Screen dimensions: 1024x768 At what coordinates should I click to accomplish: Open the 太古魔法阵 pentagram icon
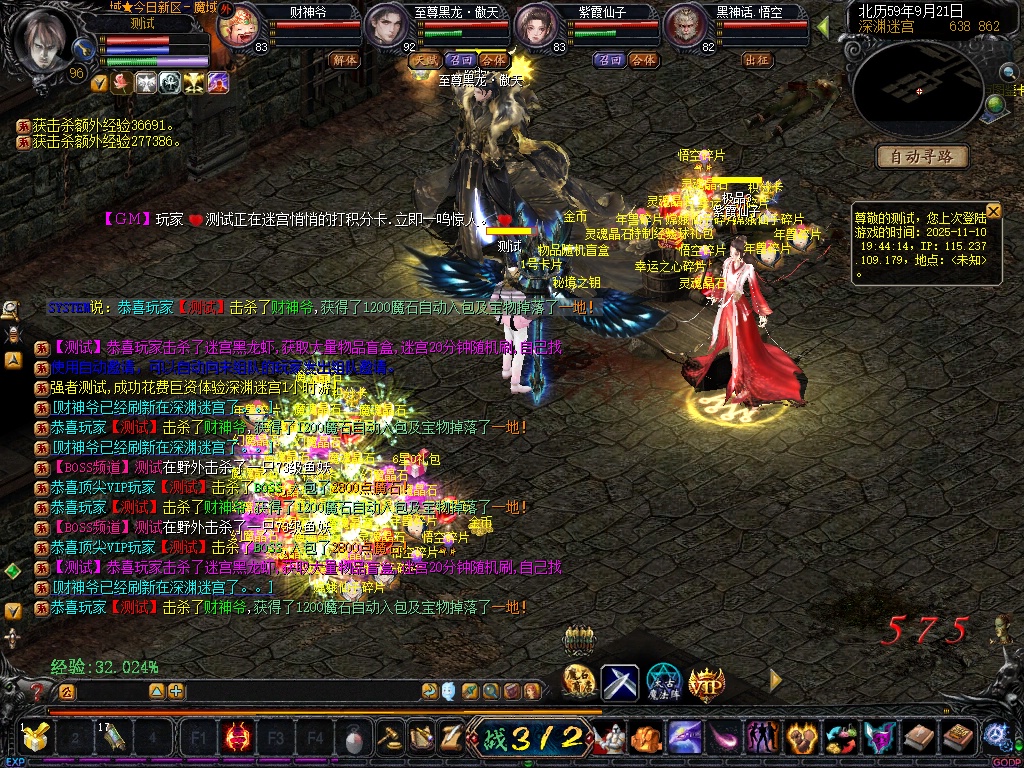pos(663,683)
